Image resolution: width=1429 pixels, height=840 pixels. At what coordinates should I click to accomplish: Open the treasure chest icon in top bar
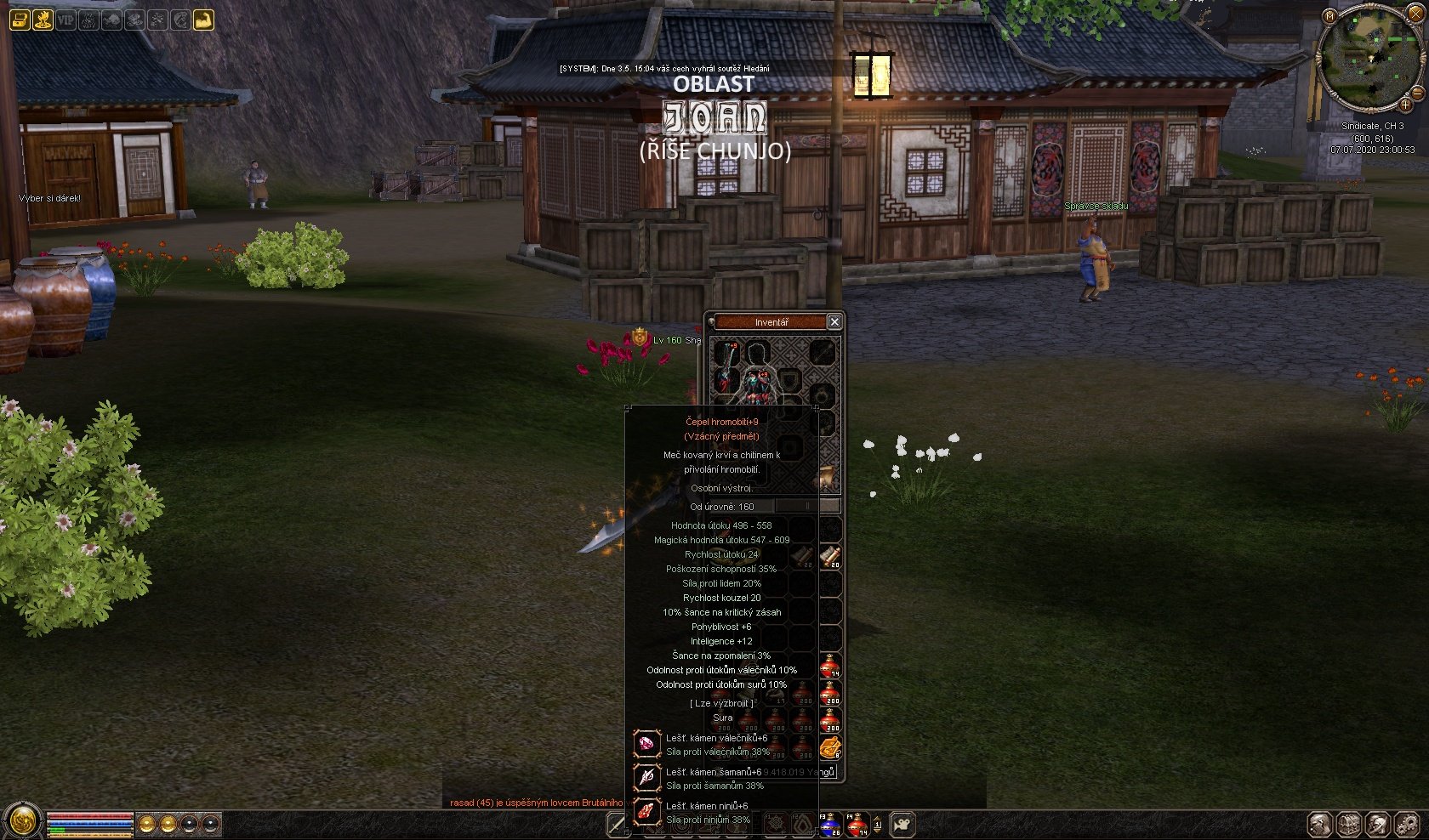tap(20, 19)
